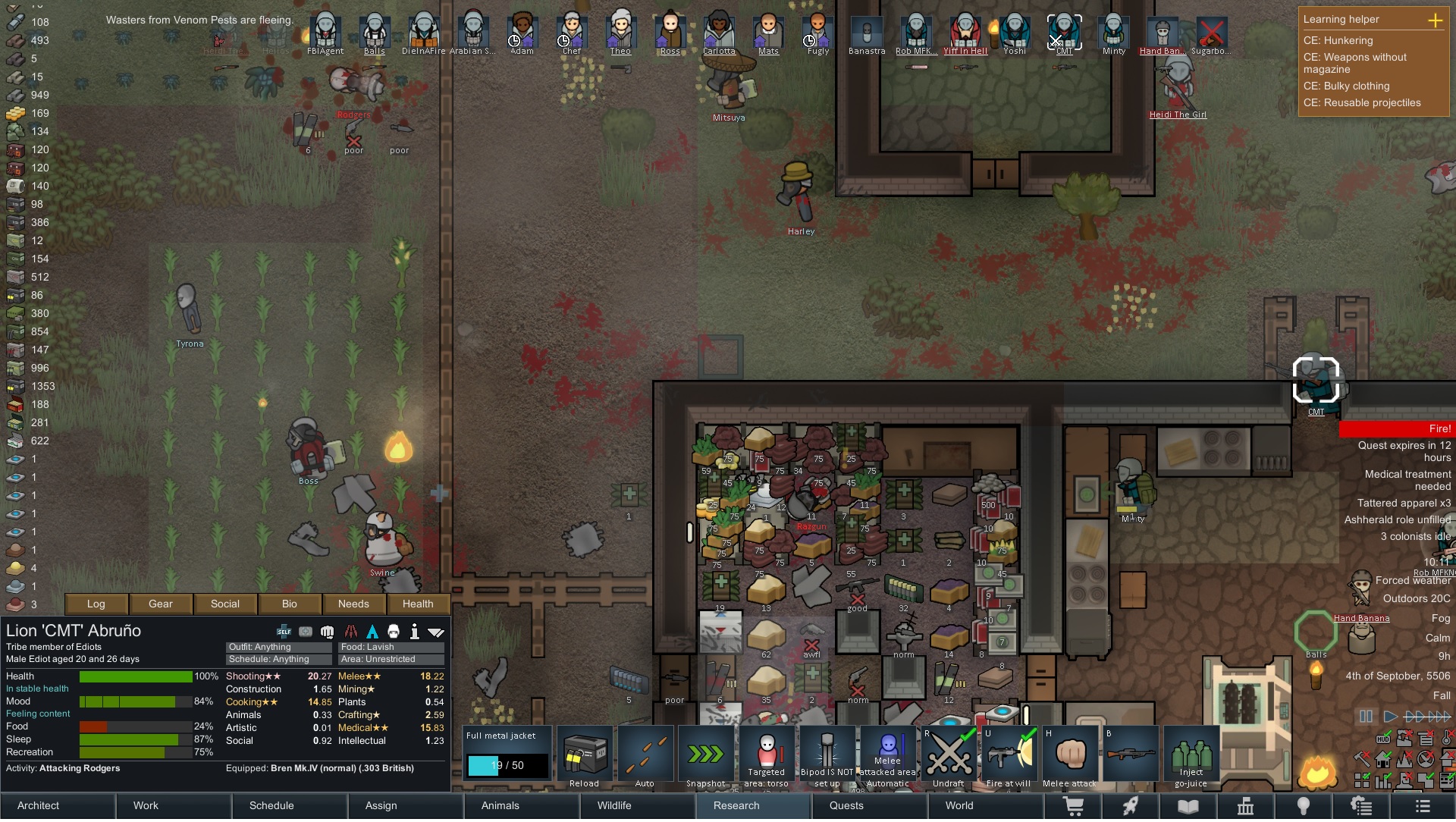Select colonist Carlotta in the colonist bar

click(719, 33)
